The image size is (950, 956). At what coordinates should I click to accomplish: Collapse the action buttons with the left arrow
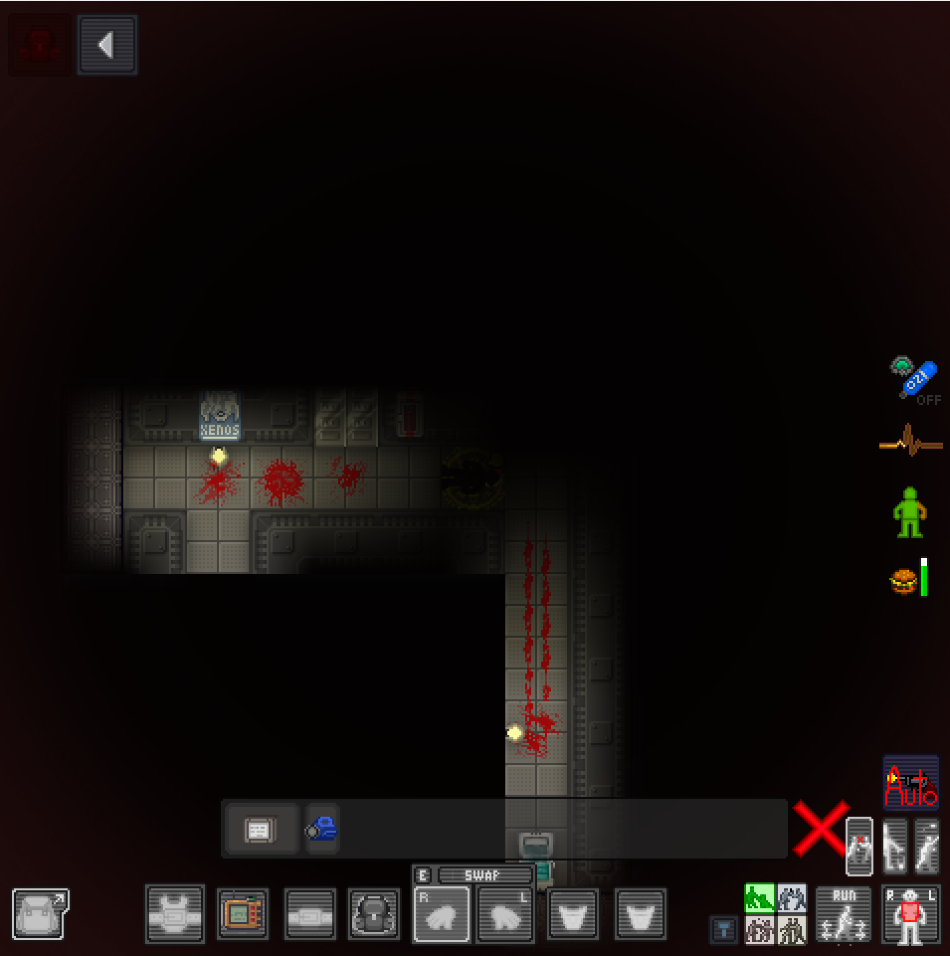click(107, 45)
